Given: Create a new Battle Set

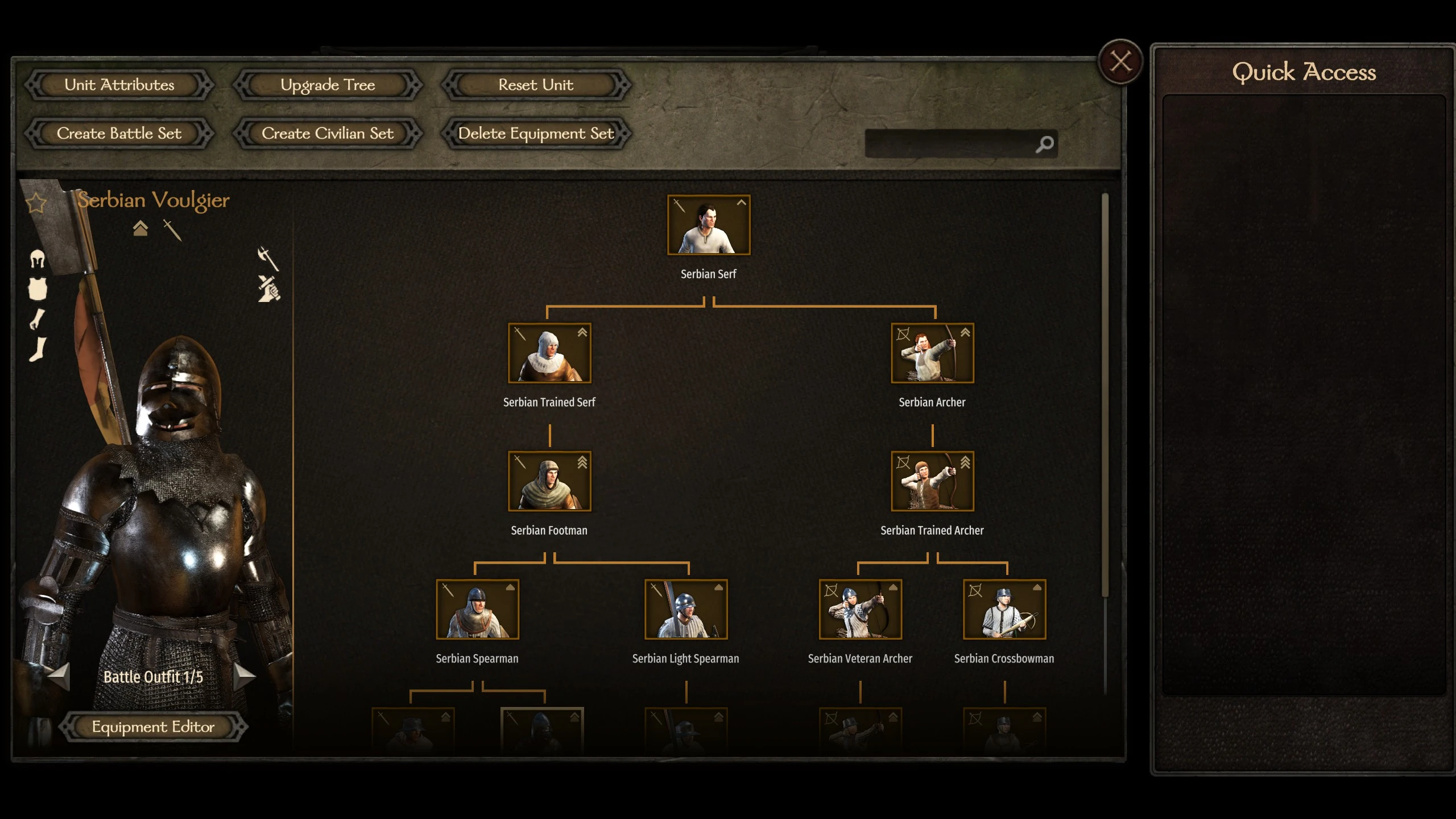Looking at the screenshot, I should click(119, 134).
